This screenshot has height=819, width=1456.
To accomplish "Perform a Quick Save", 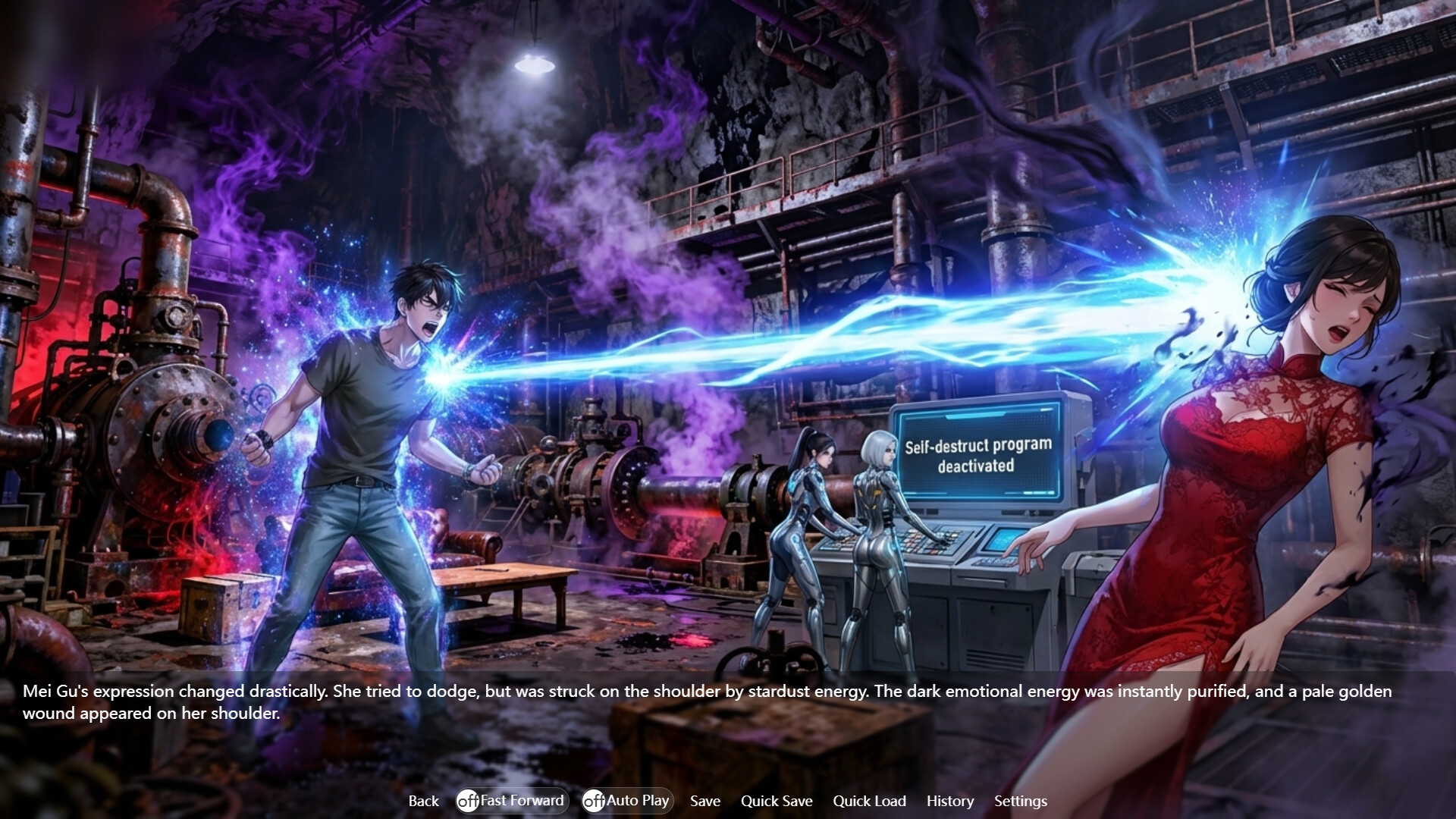I will 777,801.
